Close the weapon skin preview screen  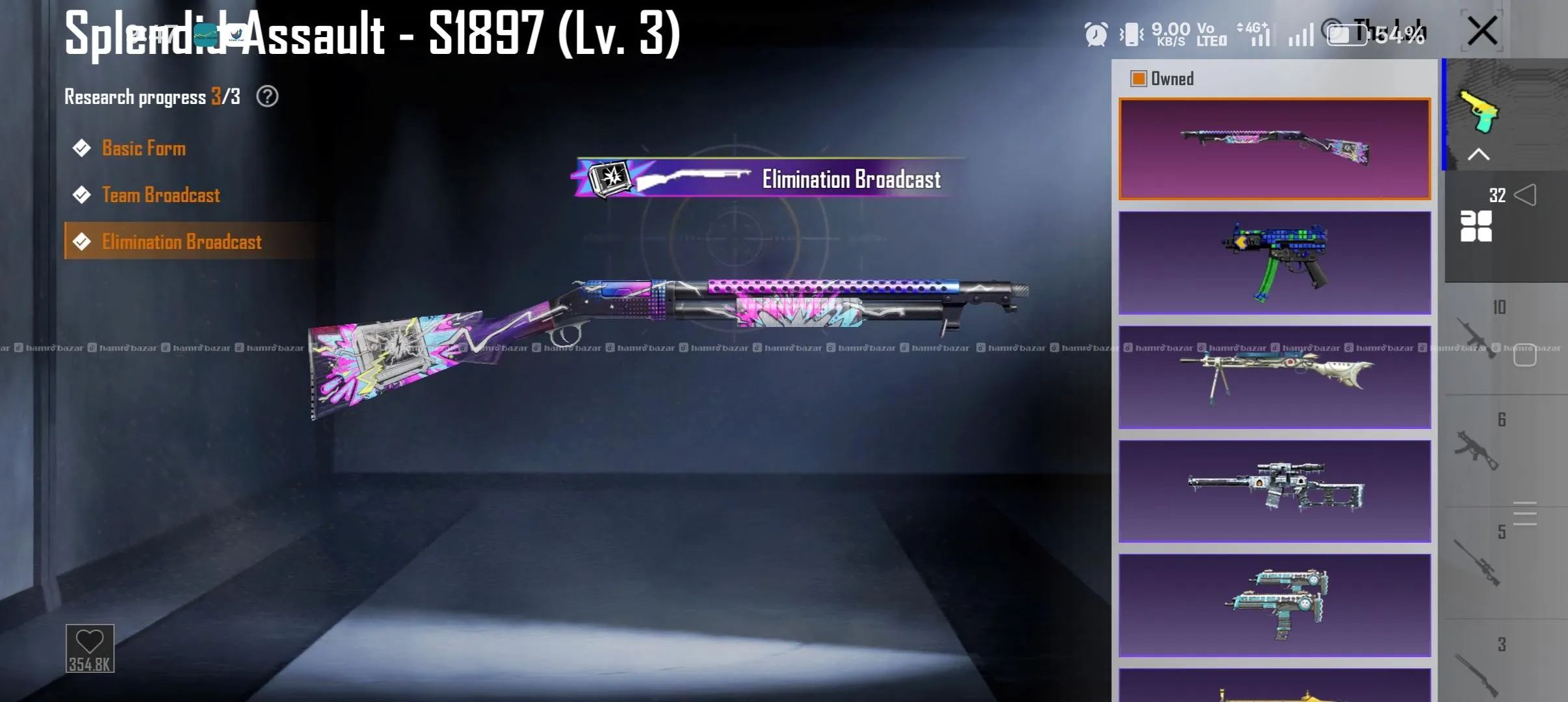click(x=1483, y=31)
